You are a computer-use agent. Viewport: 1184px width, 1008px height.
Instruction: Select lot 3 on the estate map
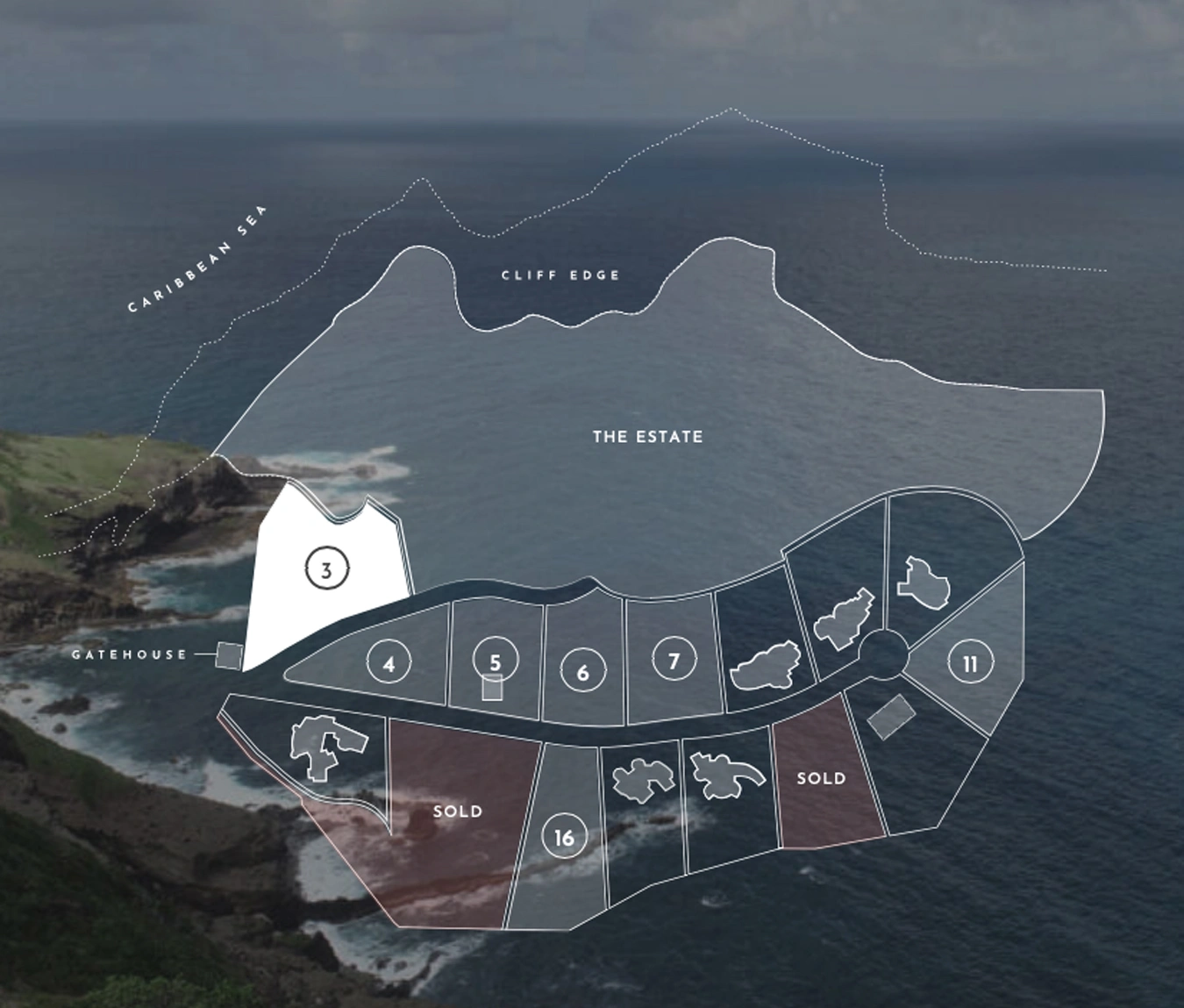pos(326,569)
